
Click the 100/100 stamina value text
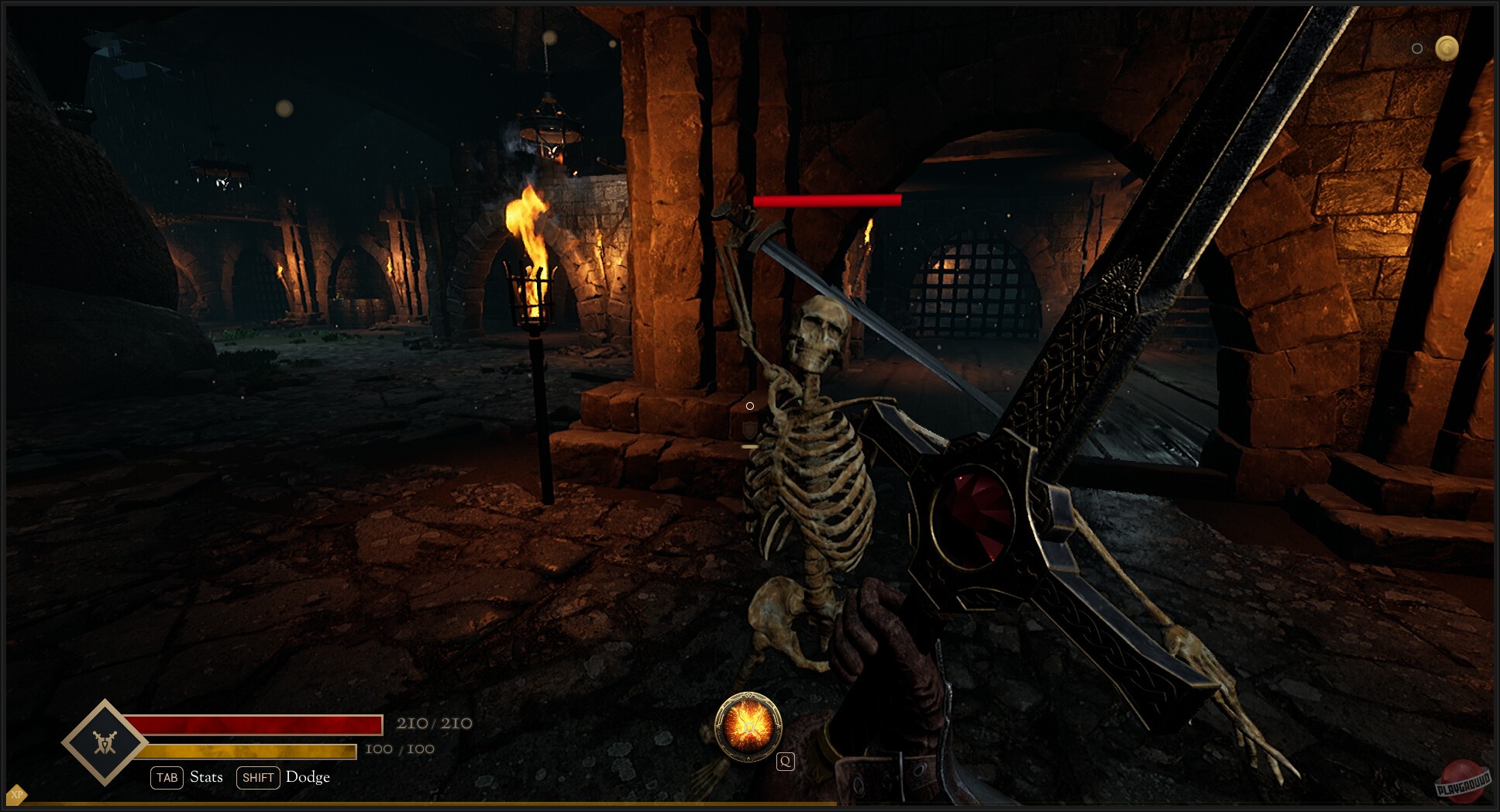click(399, 749)
